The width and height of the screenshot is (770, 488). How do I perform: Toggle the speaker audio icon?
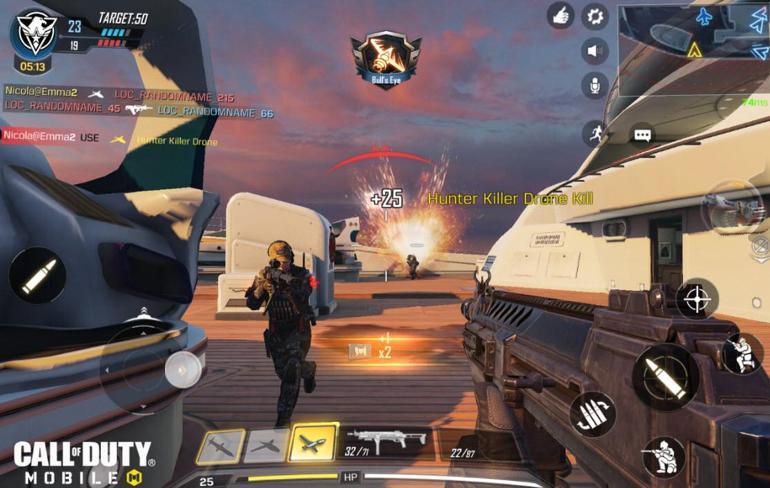tap(595, 51)
